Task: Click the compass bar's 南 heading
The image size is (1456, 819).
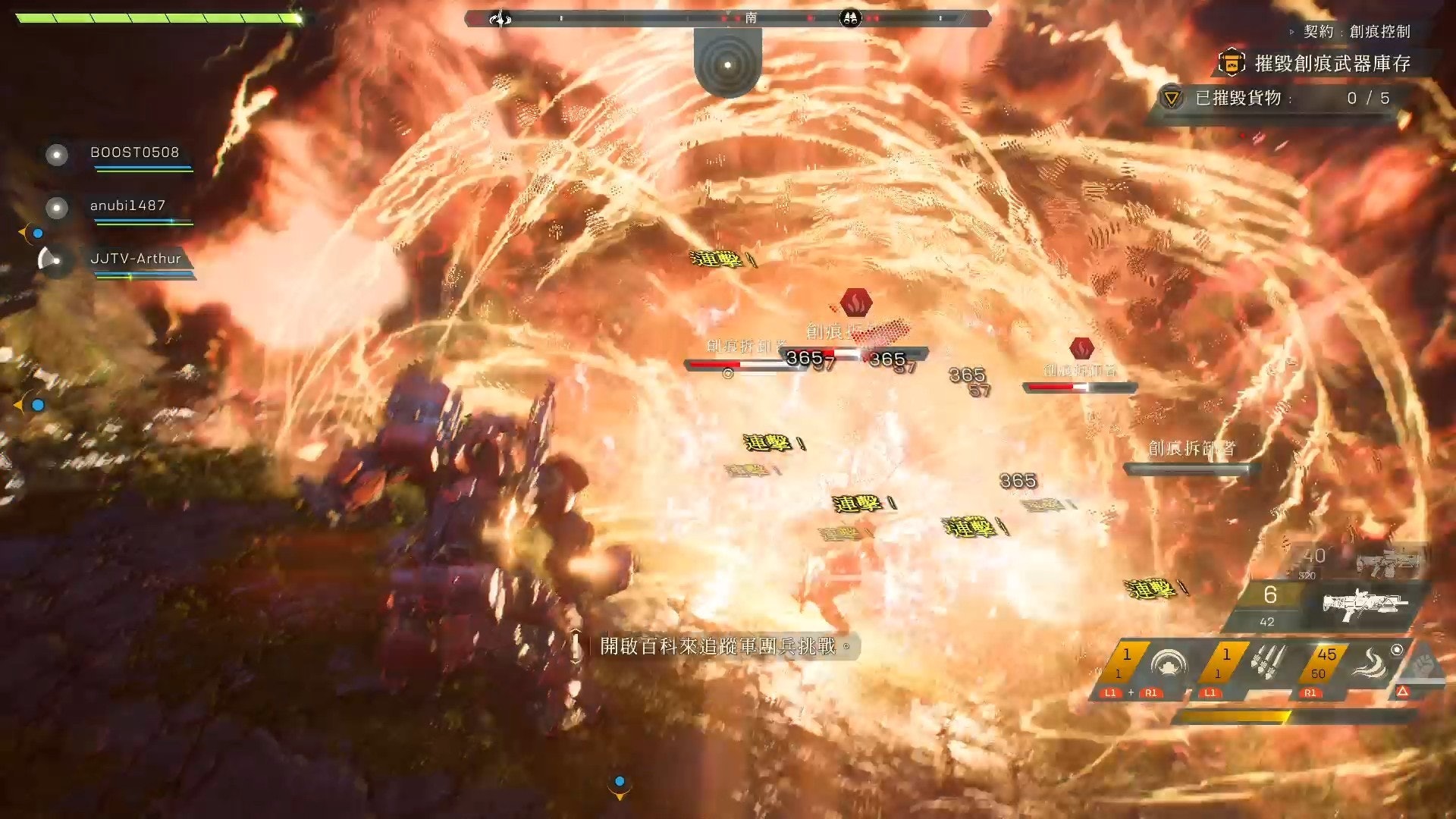Action: pos(750,17)
